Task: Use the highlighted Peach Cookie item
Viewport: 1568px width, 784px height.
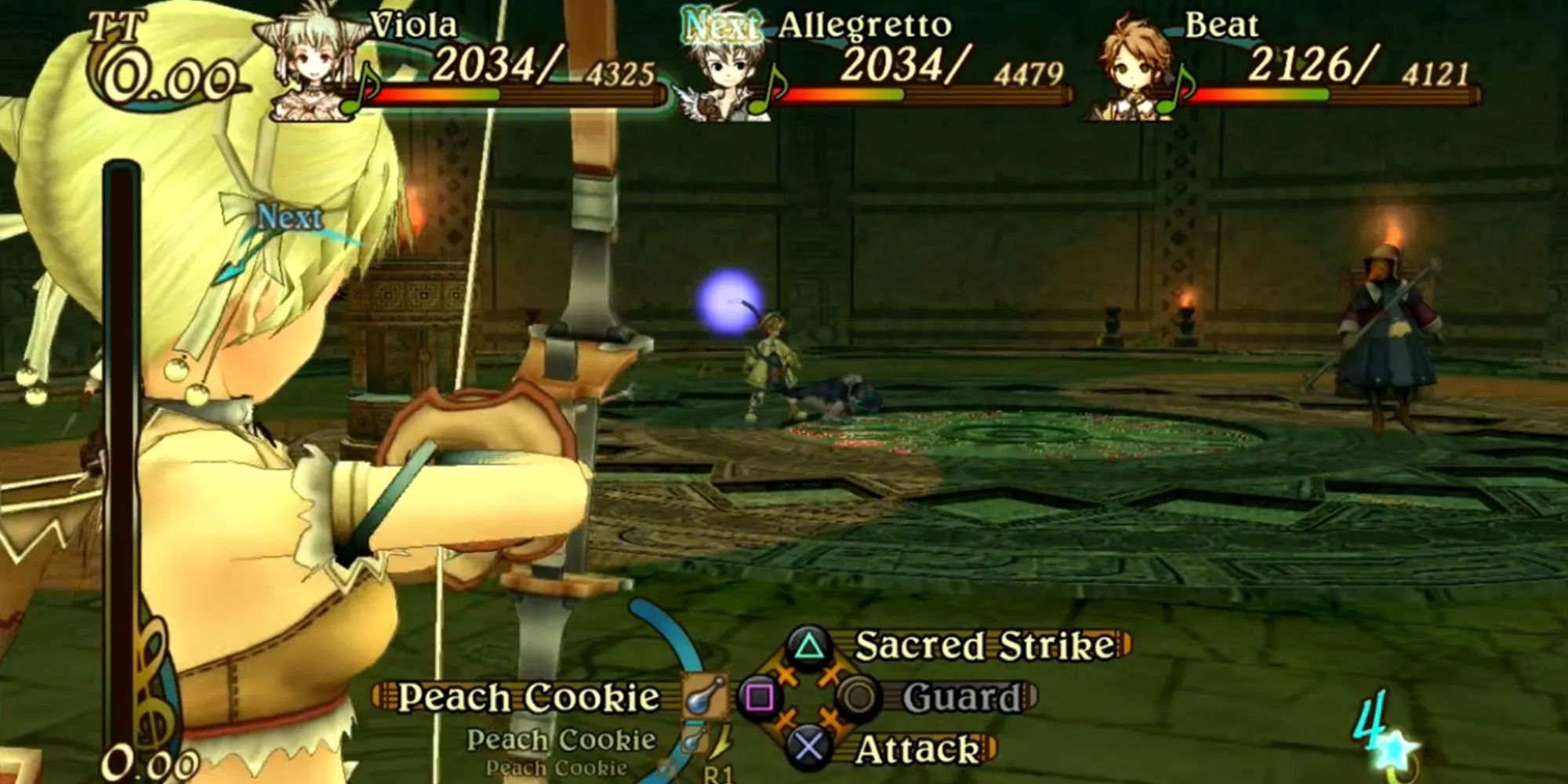Action: click(528, 697)
